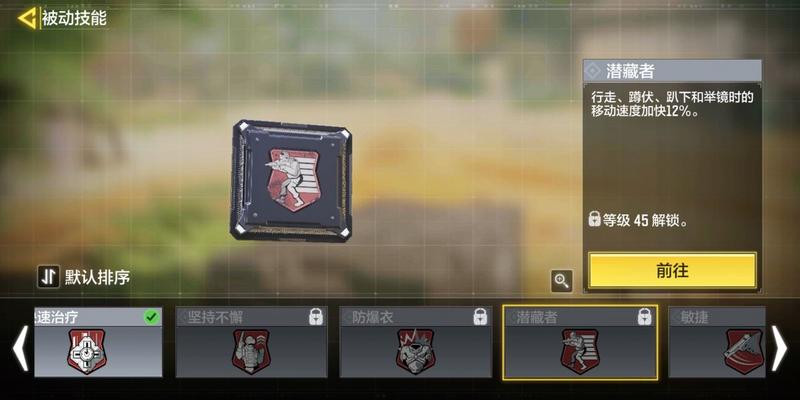The image size is (800, 400).
Task: Open the 默认排序 sort options
Action: point(84,277)
